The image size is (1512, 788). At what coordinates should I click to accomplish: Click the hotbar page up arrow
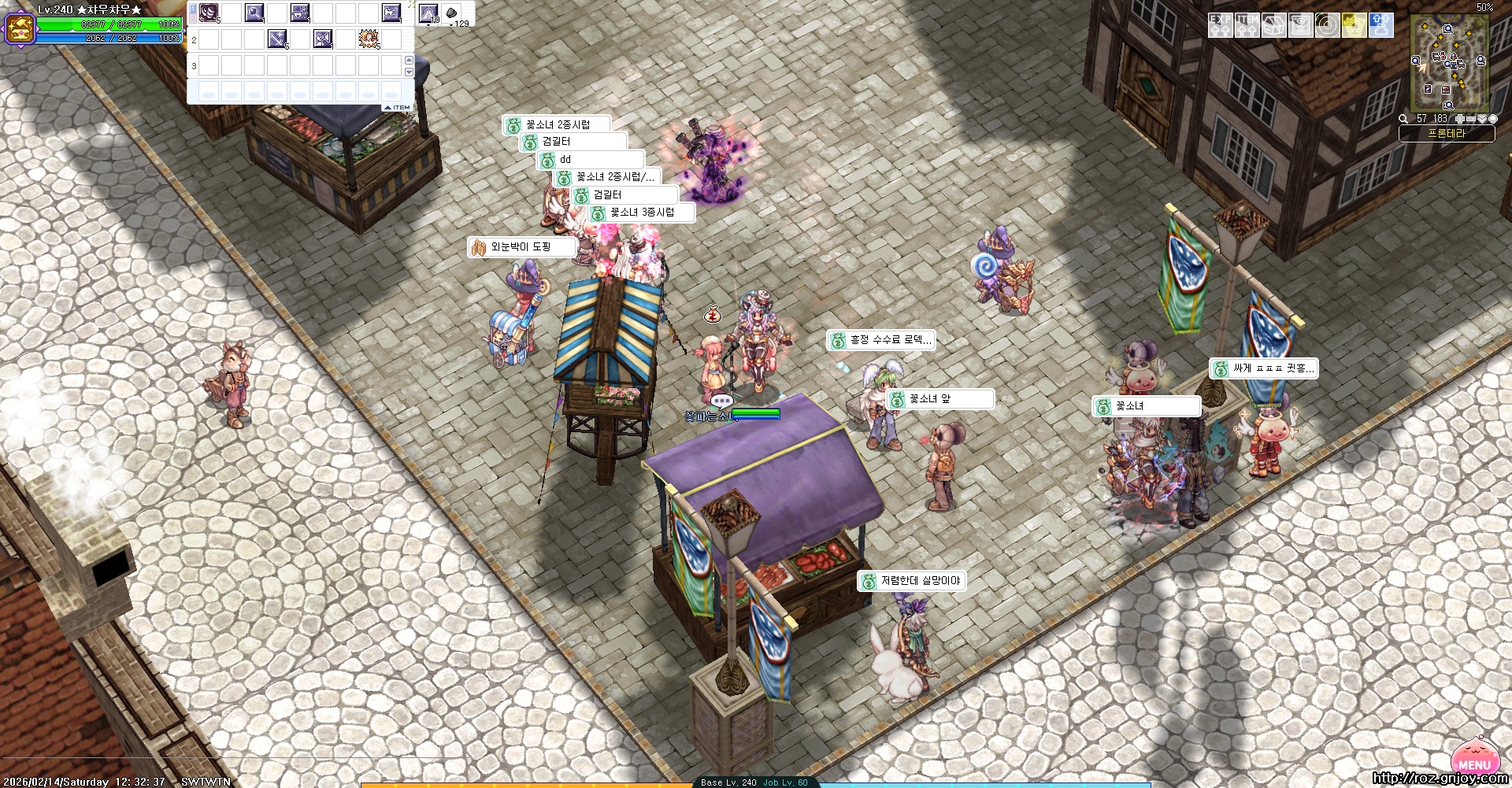(x=409, y=61)
